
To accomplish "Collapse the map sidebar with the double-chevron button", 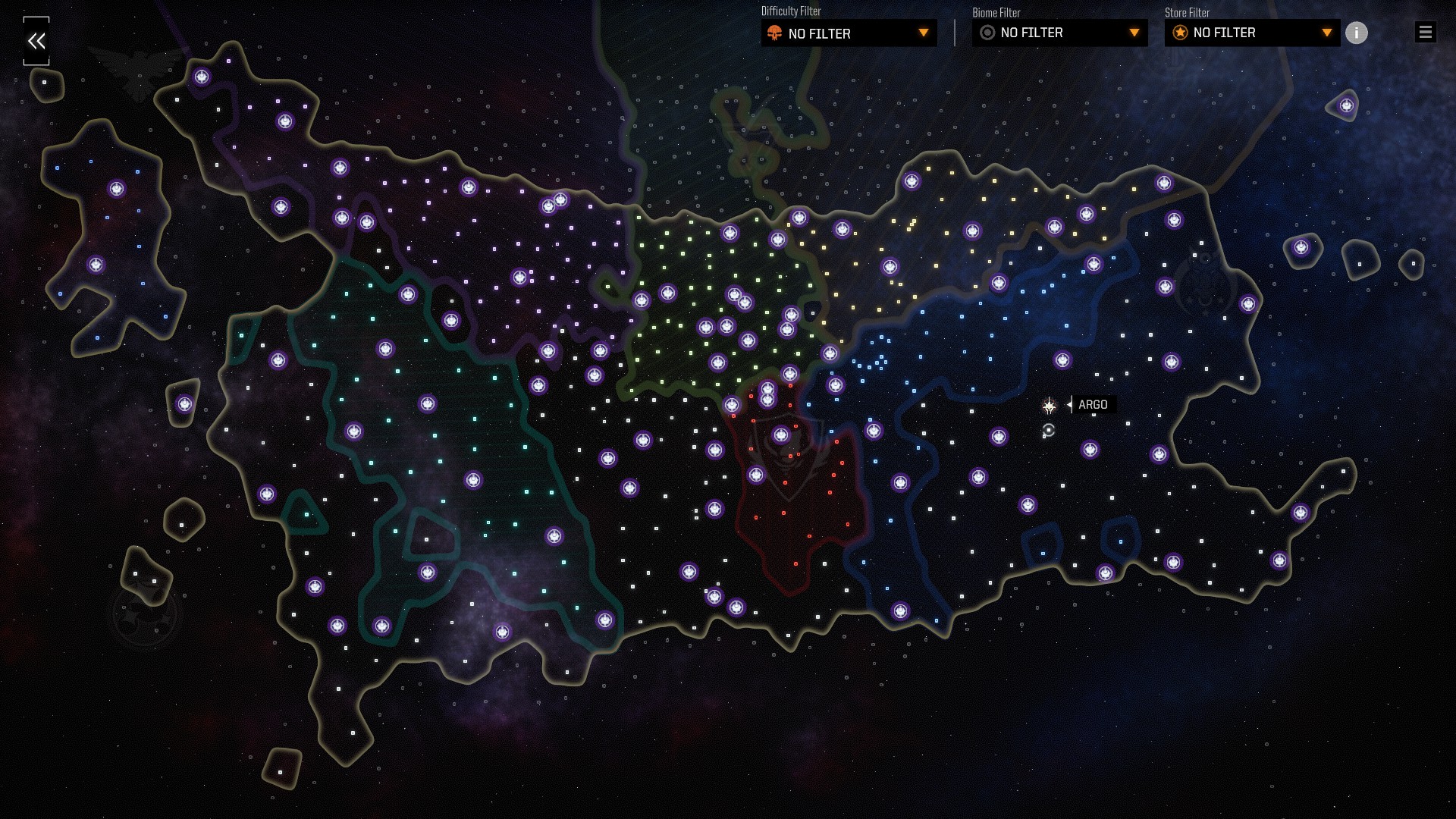I will (36, 41).
